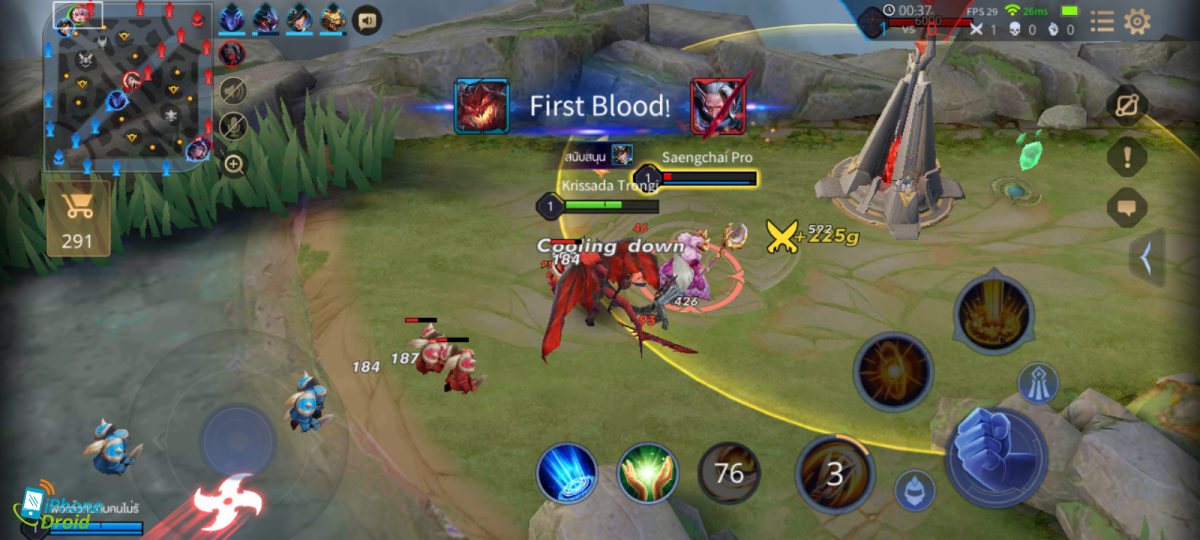Activate the ultimate skill showing 3

(834, 473)
